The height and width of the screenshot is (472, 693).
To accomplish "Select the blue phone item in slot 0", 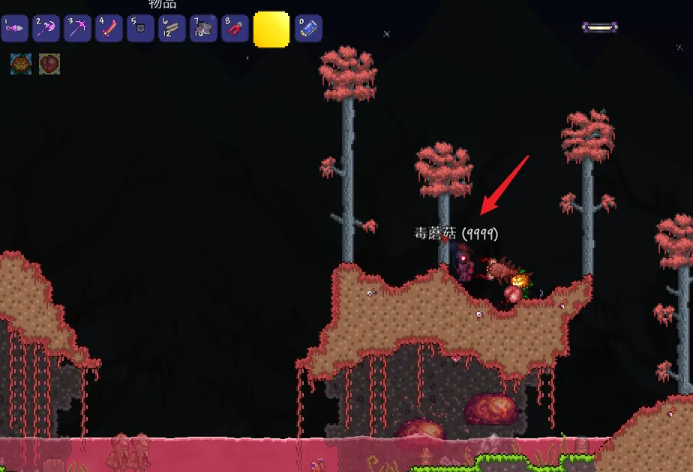I will tap(308, 28).
